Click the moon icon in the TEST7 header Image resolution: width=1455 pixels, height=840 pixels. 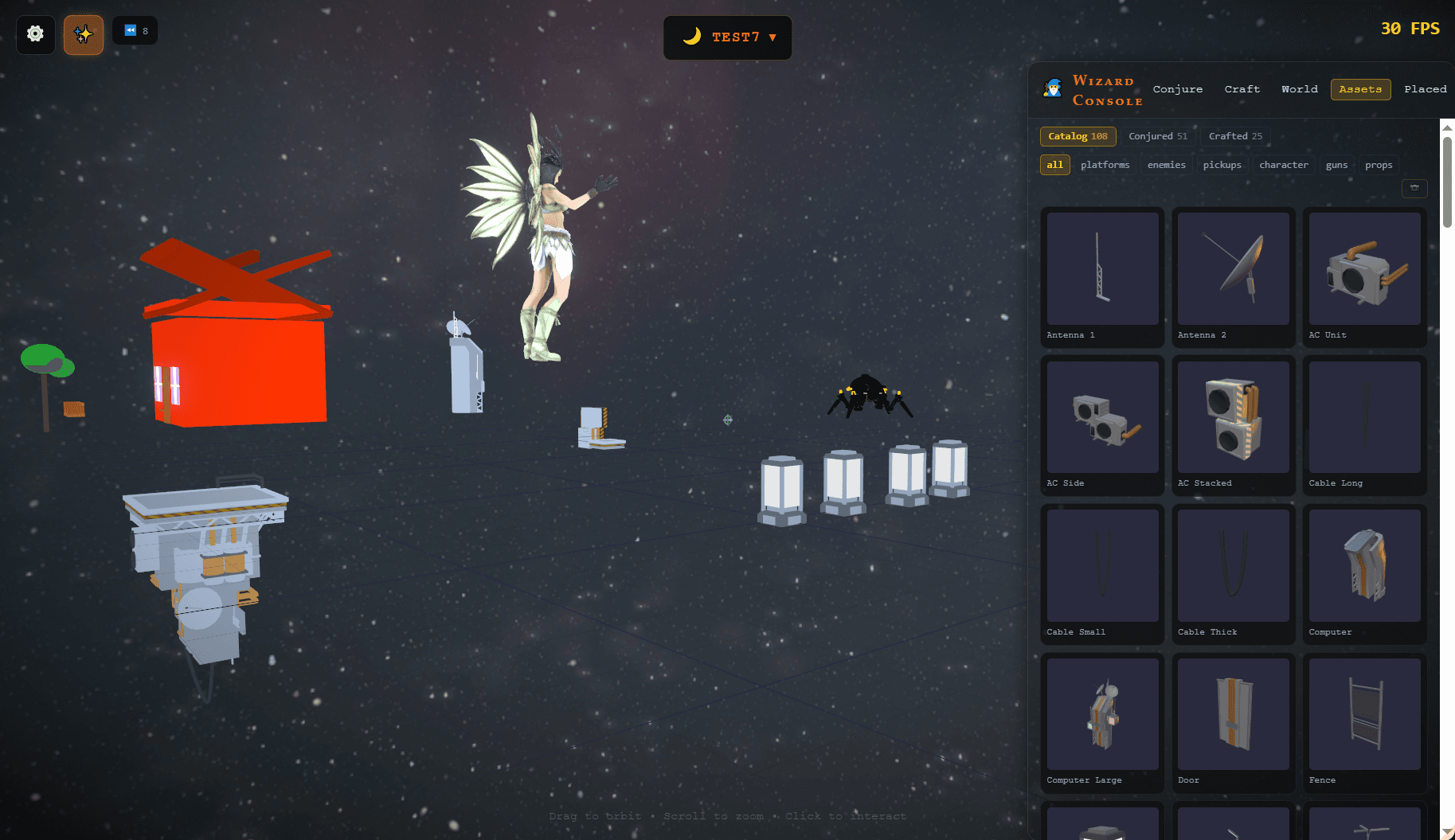point(692,37)
